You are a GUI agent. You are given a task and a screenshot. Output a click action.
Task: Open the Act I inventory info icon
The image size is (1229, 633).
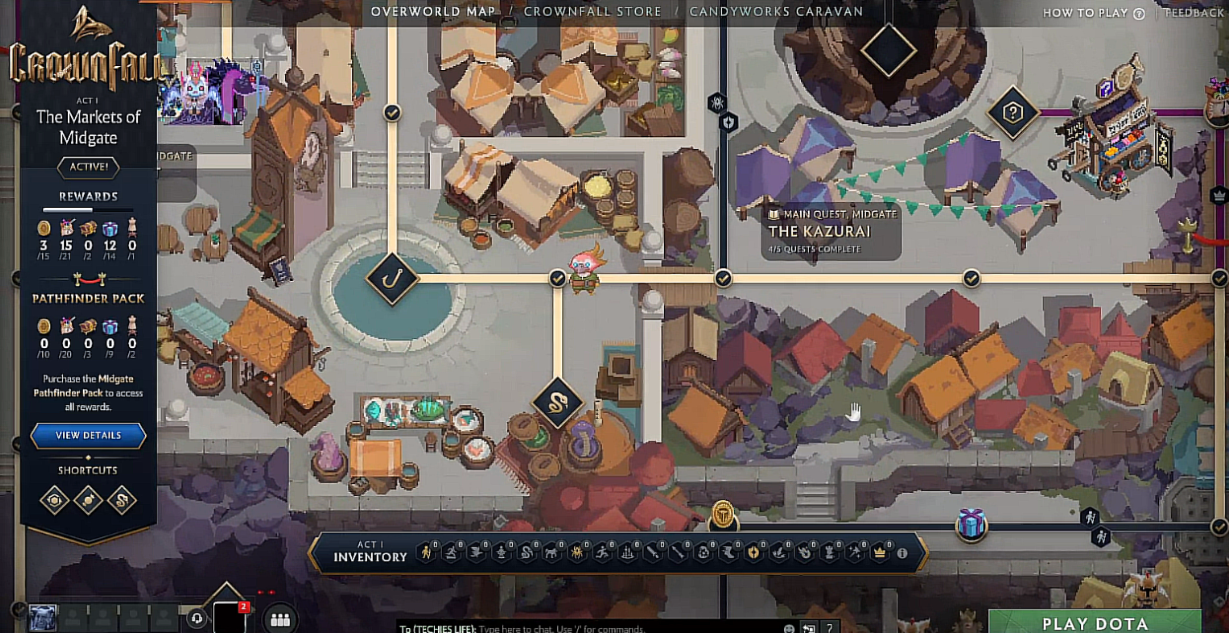click(902, 553)
